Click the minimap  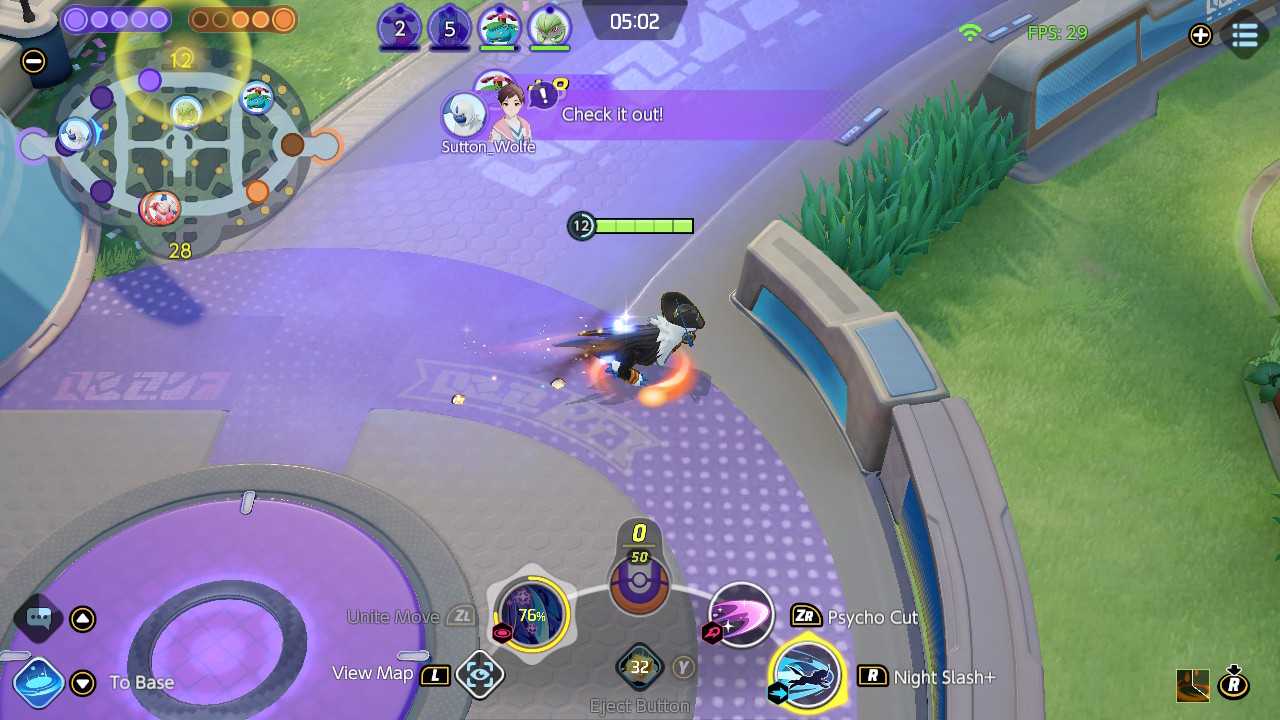click(x=178, y=150)
